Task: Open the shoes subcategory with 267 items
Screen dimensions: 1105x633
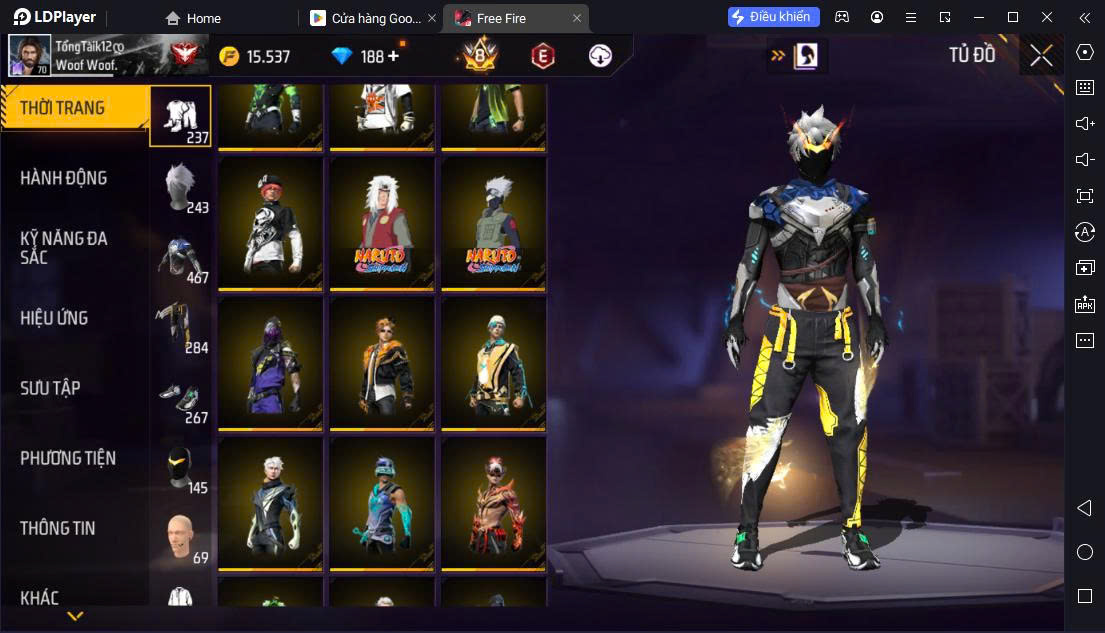Action: point(181,397)
